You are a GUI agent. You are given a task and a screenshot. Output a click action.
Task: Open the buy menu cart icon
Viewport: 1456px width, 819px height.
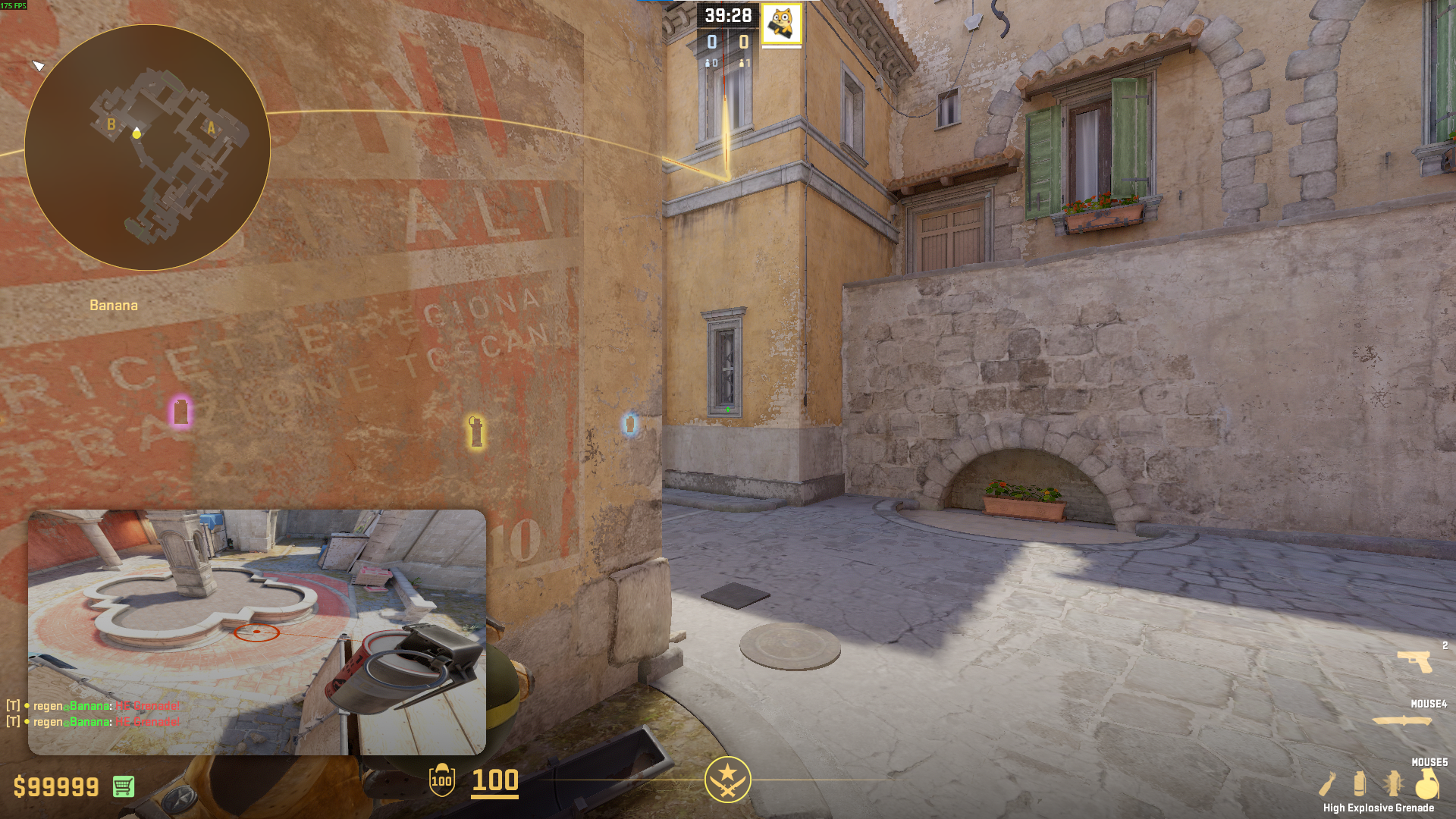point(124,786)
